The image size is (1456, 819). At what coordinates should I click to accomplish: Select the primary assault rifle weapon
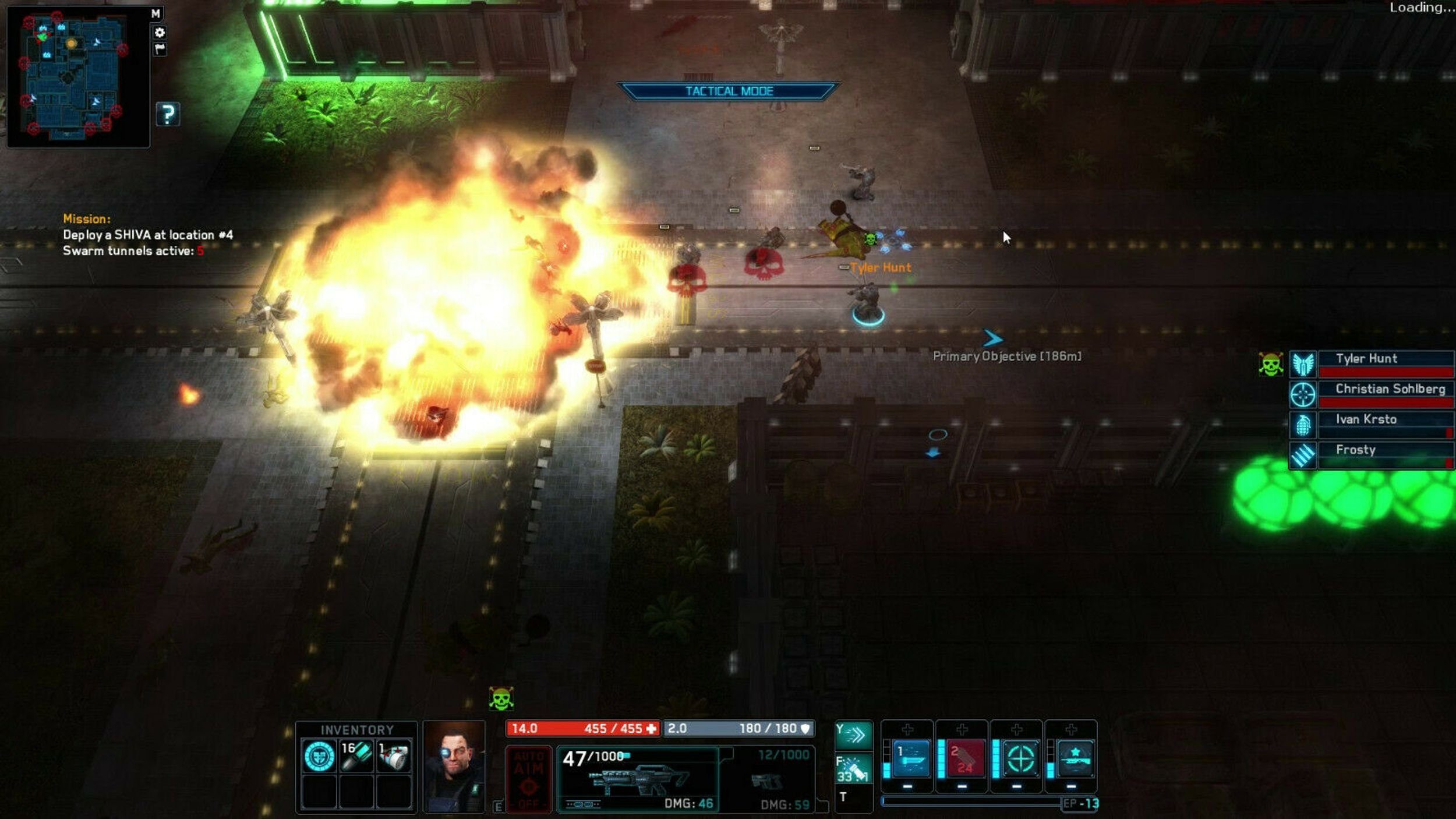pos(638,779)
